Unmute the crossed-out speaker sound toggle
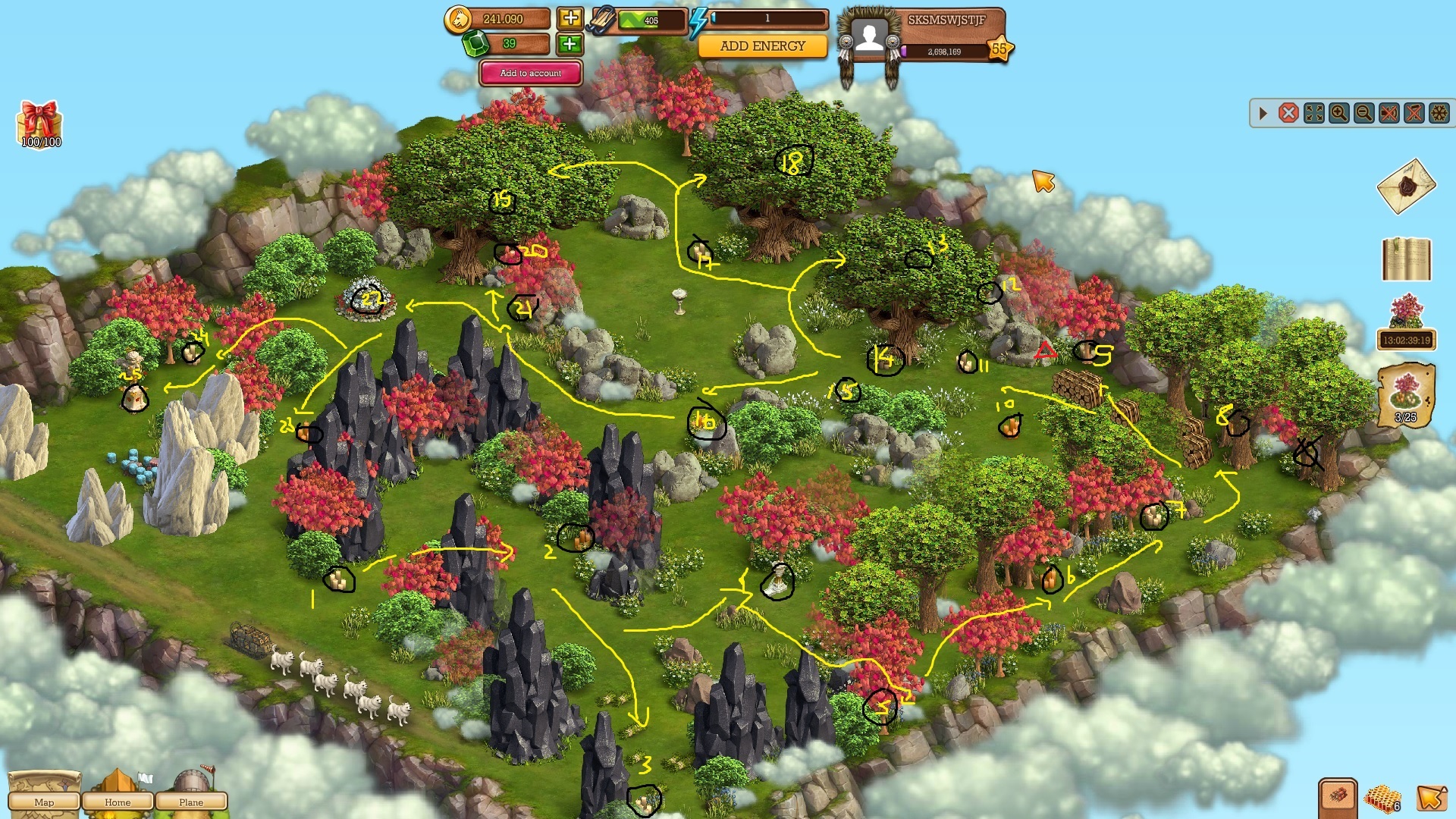 click(1388, 114)
